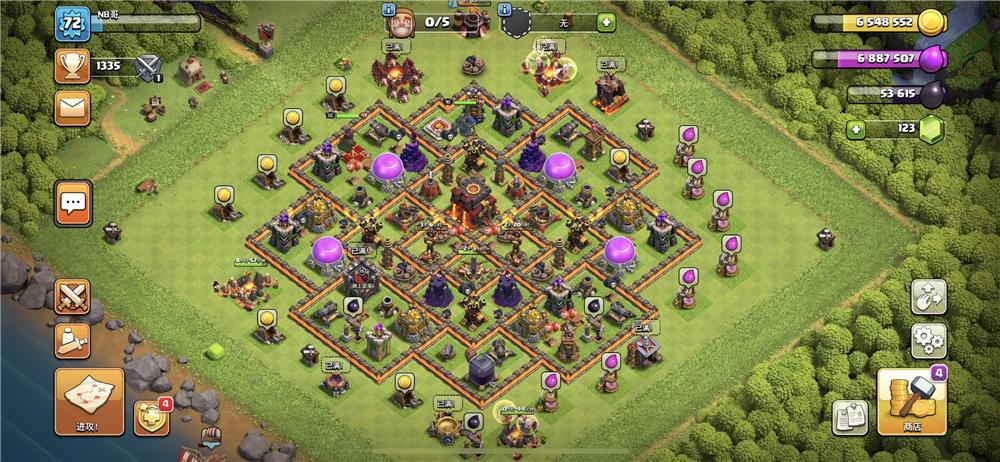Tap the barbarian army 0/5 indicator

pos(437,21)
